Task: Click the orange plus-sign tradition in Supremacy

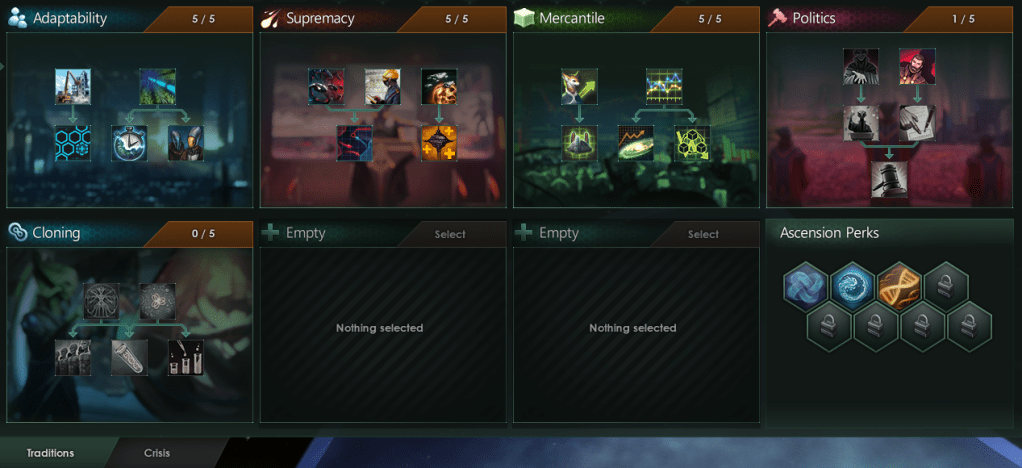Action: pos(439,143)
